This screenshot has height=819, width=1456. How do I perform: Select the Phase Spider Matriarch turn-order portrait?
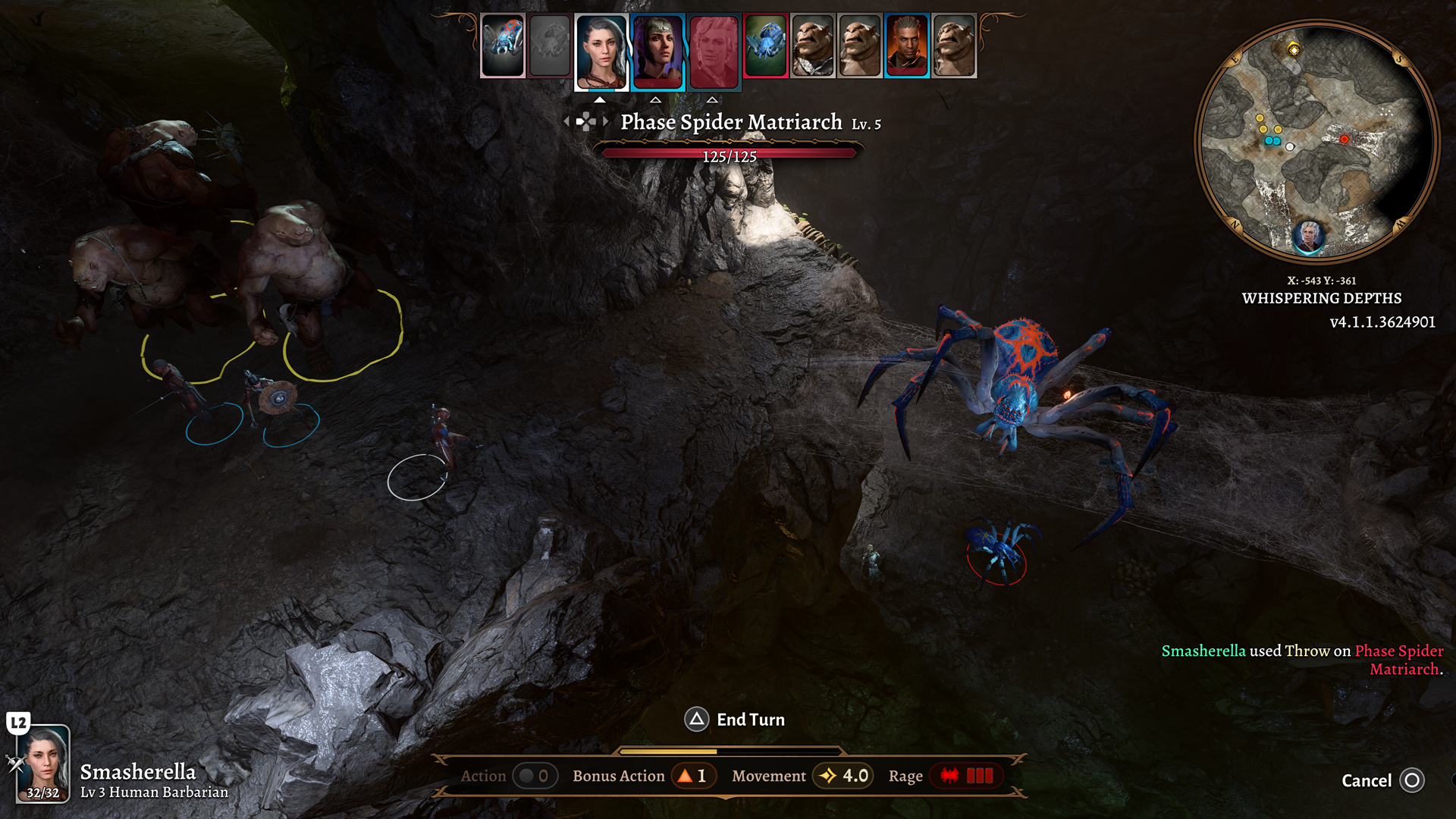tap(503, 45)
